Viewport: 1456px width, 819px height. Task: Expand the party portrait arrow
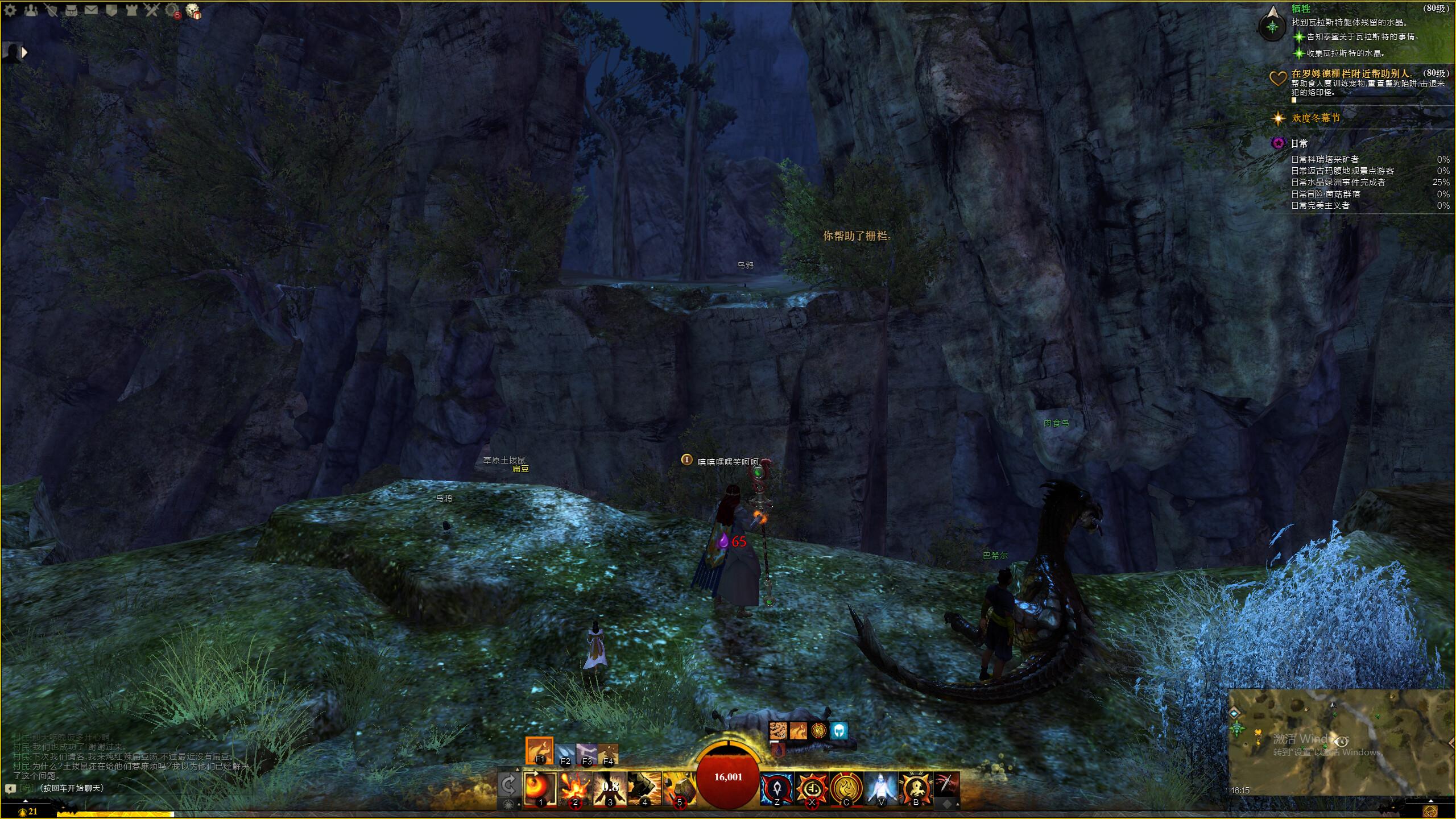tap(24, 52)
